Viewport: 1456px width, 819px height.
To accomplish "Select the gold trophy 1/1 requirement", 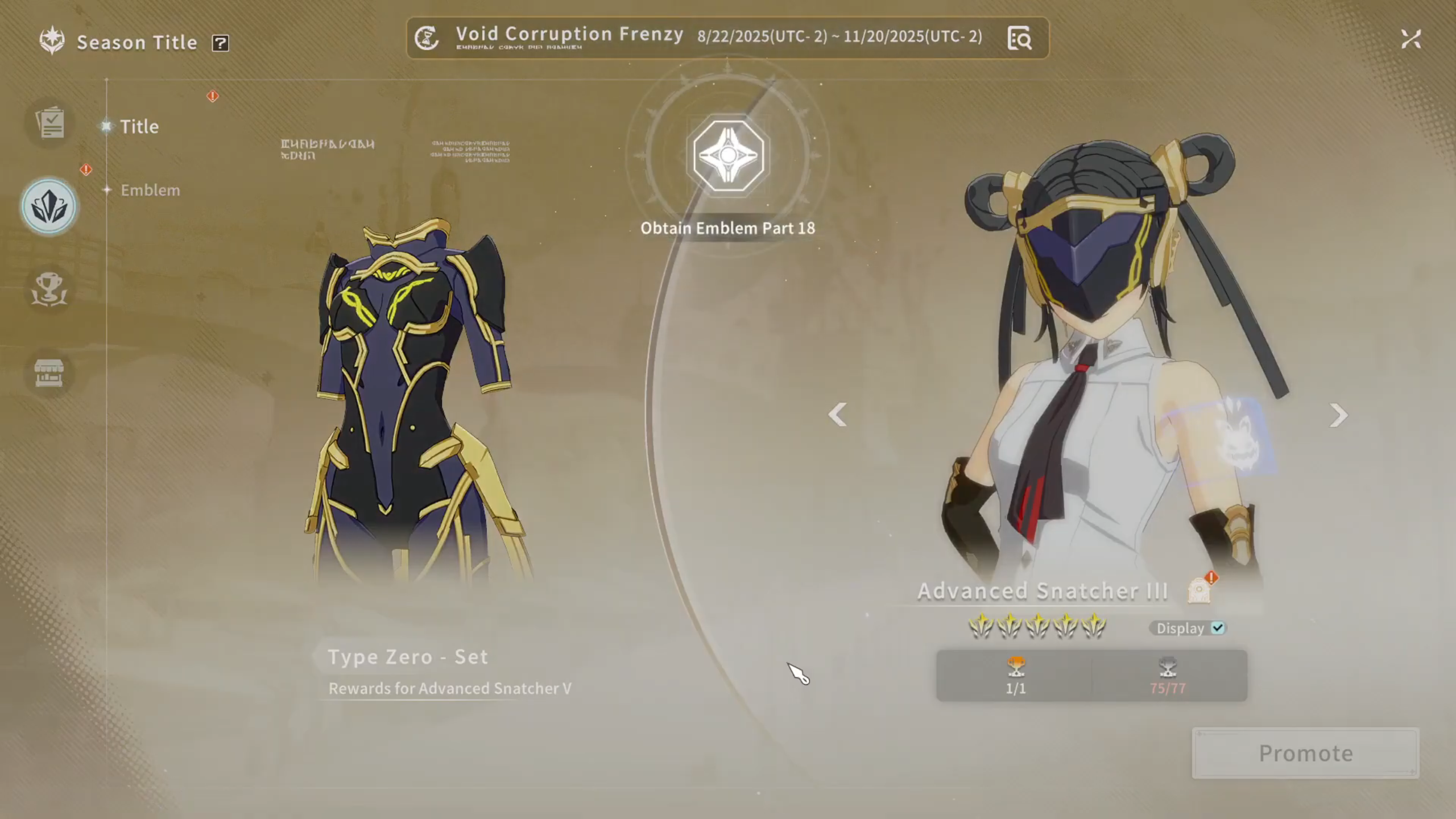I will click(x=1016, y=675).
